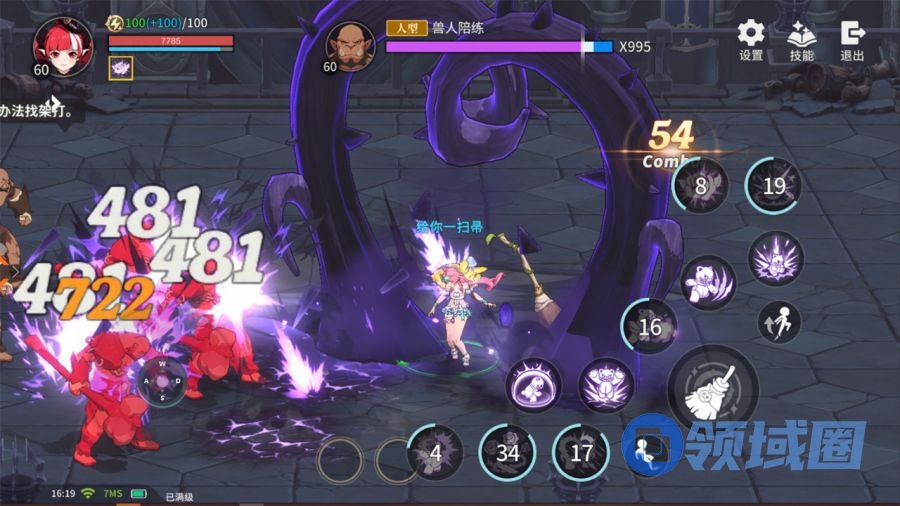This screenshot has width=900, height=506.
Task: Select the skill on 17 second cooldown
Action: [581, 452]
